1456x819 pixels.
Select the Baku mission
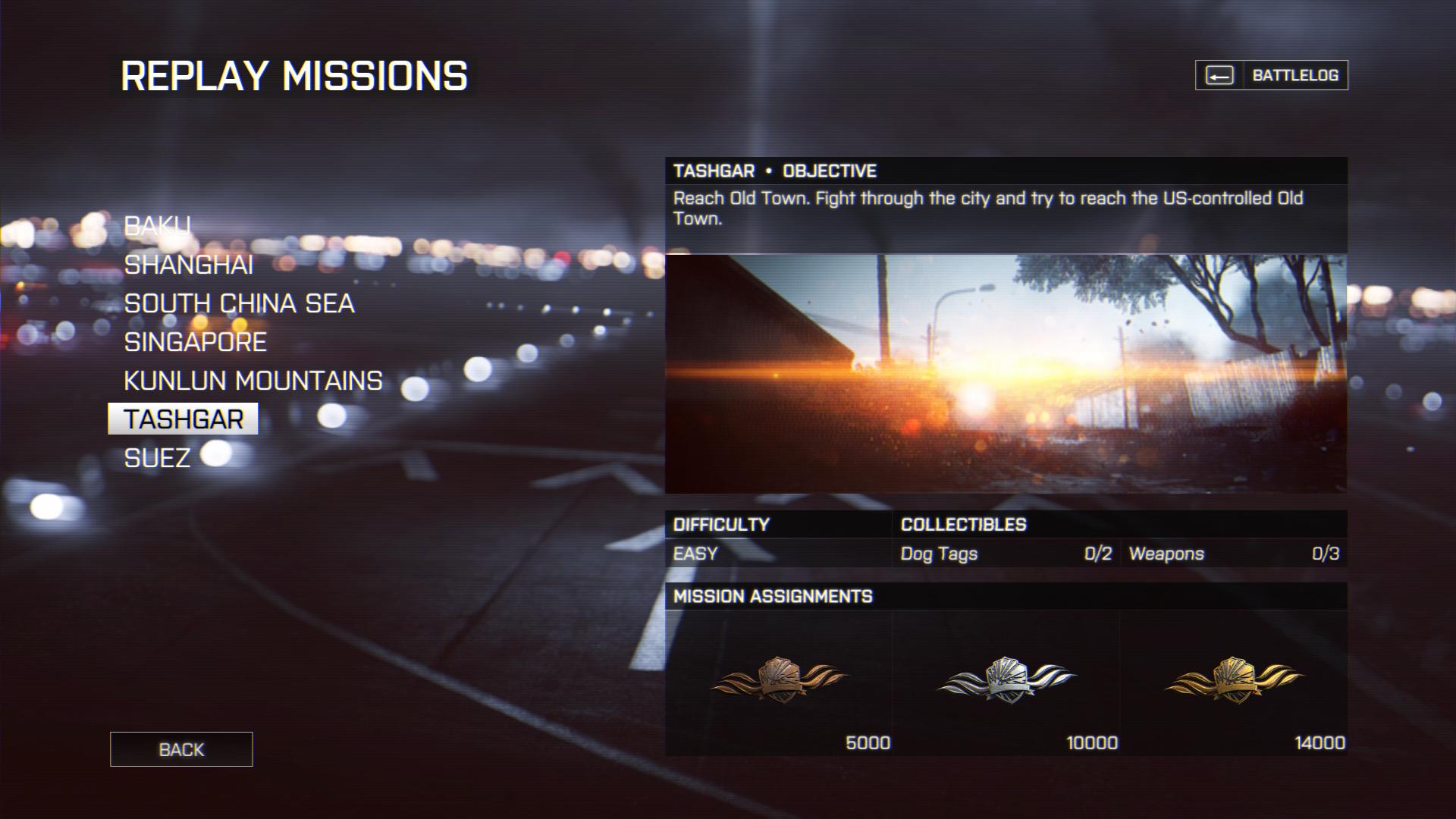click(x=158, y=226)
